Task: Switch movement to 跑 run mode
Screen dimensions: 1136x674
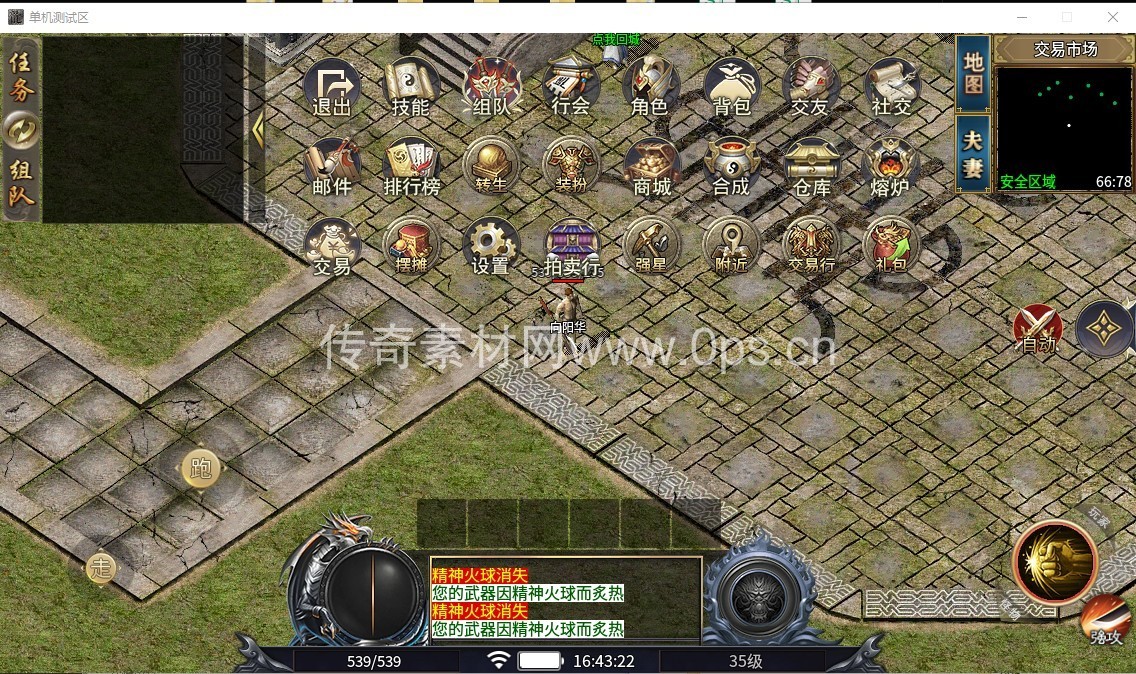Action: [x=201, y=468]
